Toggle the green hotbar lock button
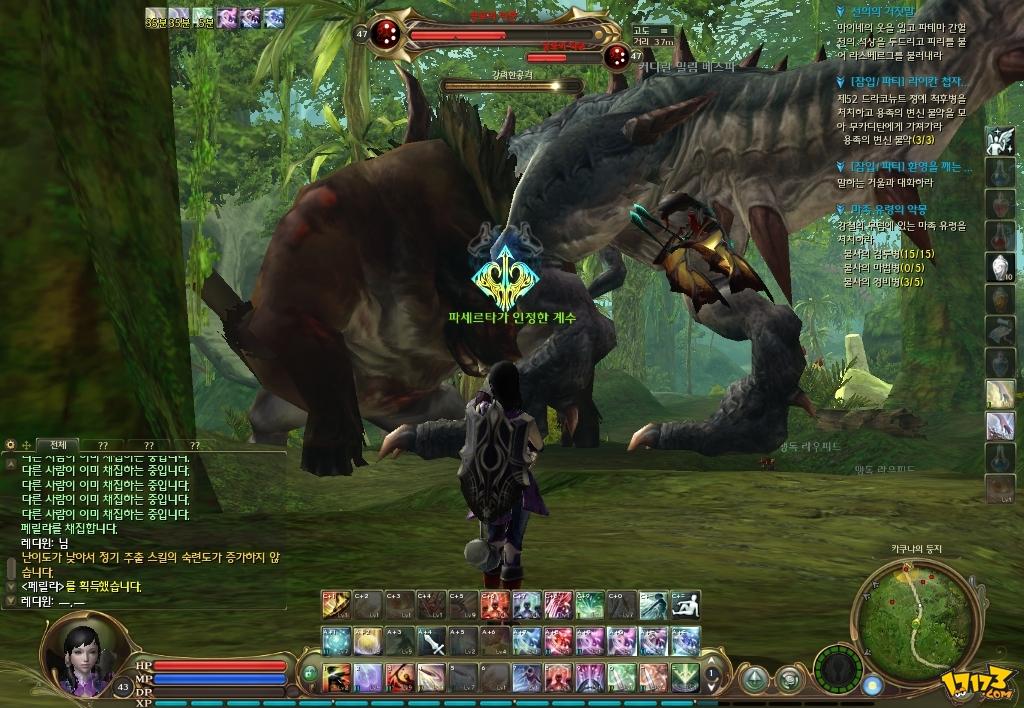1024x708 pixels. tap(310, 673)
